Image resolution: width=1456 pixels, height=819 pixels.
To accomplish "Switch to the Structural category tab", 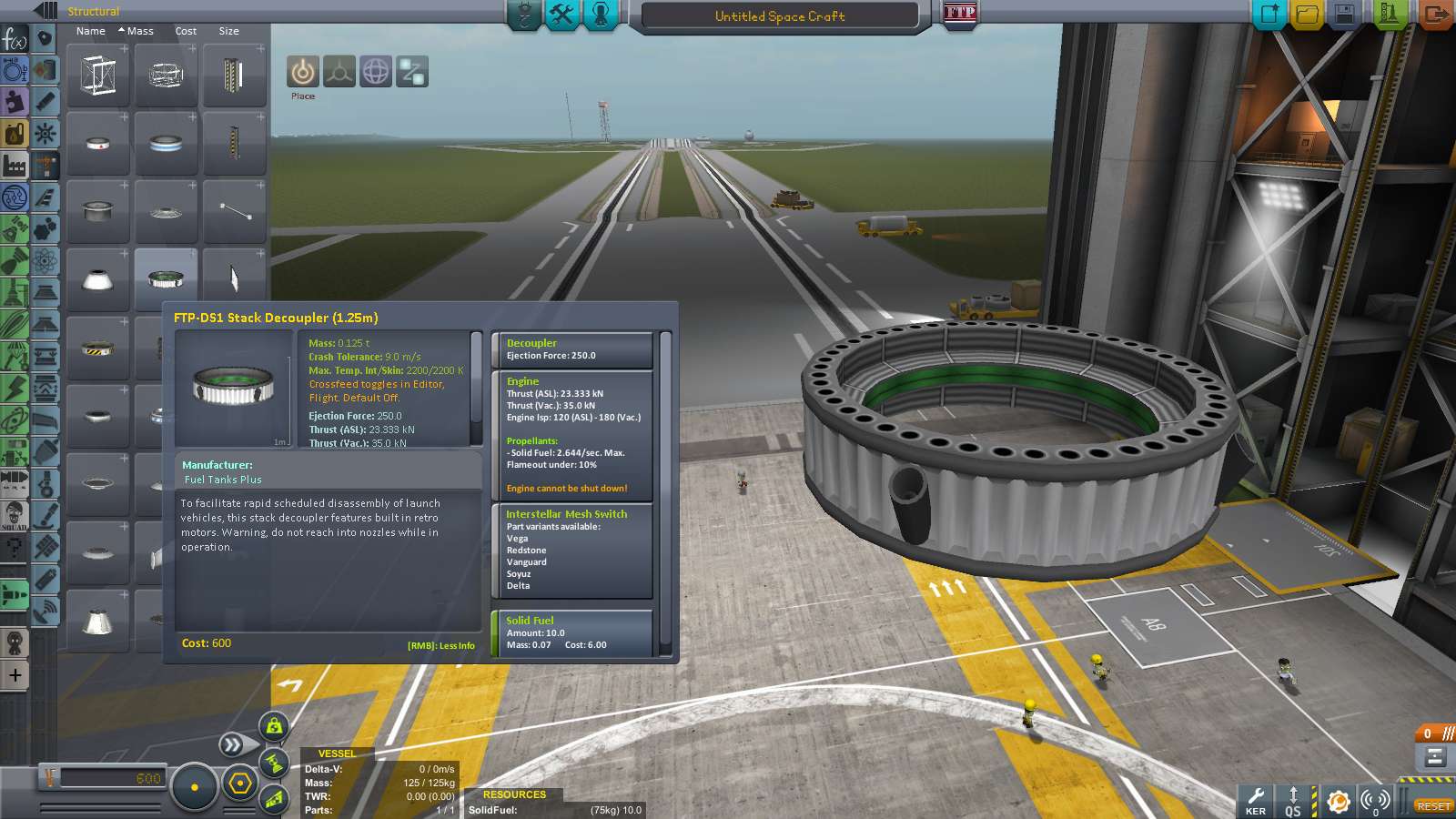I will click(x=94, y=12).
